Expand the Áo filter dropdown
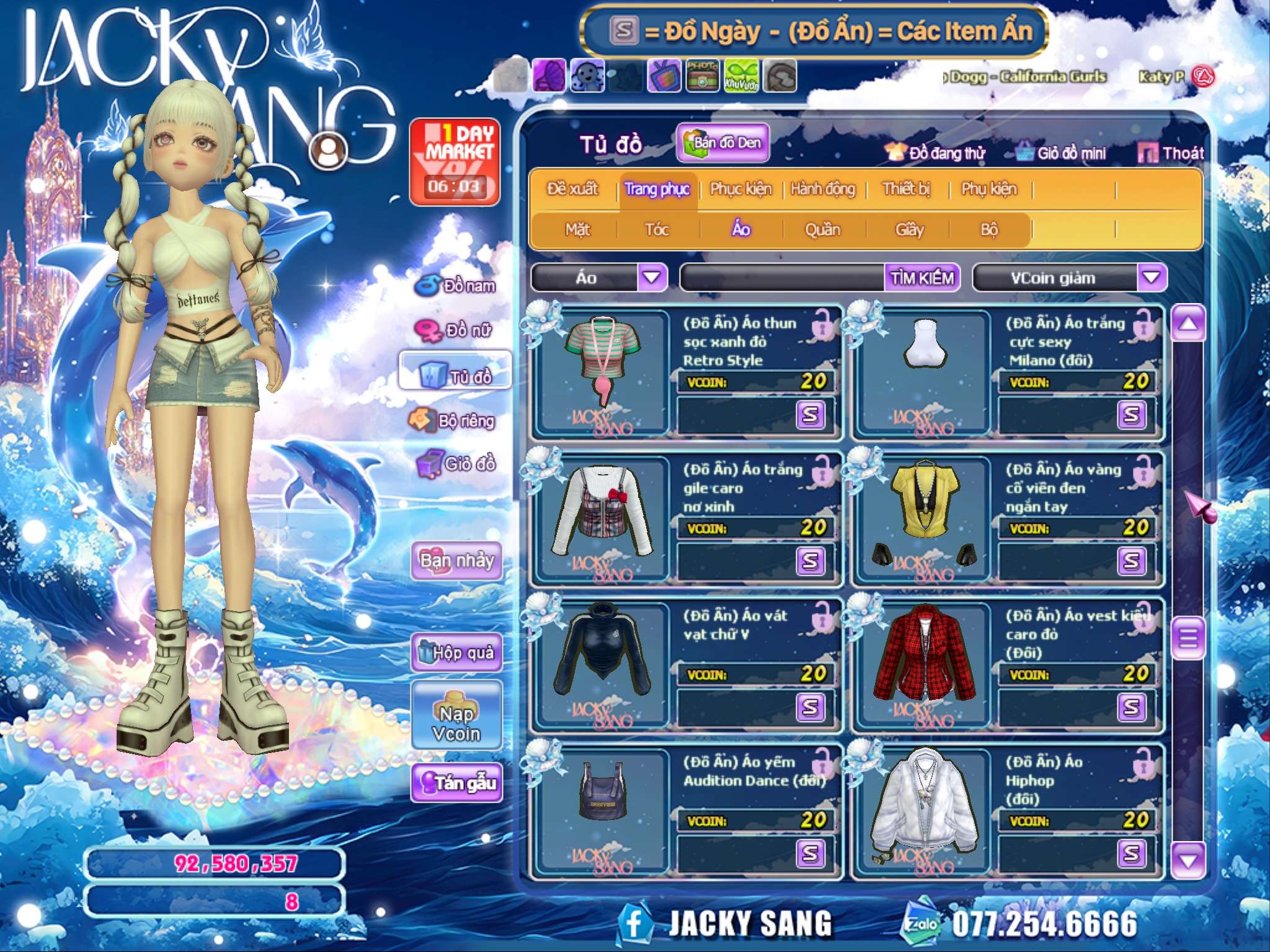The image size is (1270, 952). pyautogui.click(x=652, y=277)
